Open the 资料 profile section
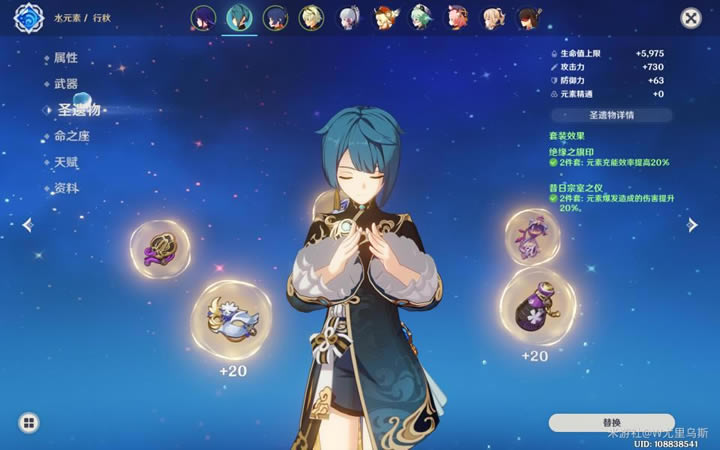Screen dimensions: 720x450 click(x=66, y=188)
